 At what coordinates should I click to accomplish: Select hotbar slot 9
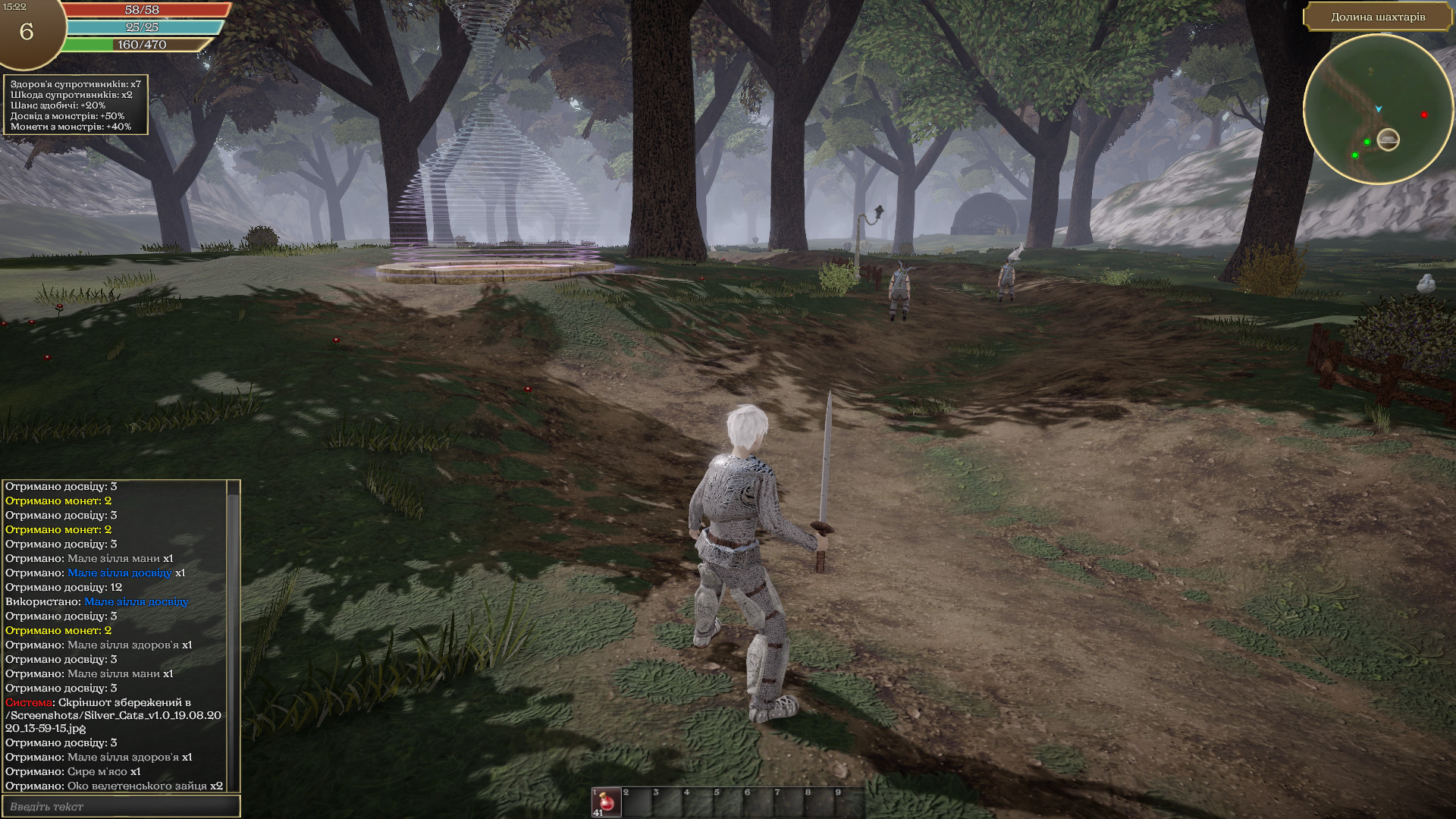(x=849, y=802)
